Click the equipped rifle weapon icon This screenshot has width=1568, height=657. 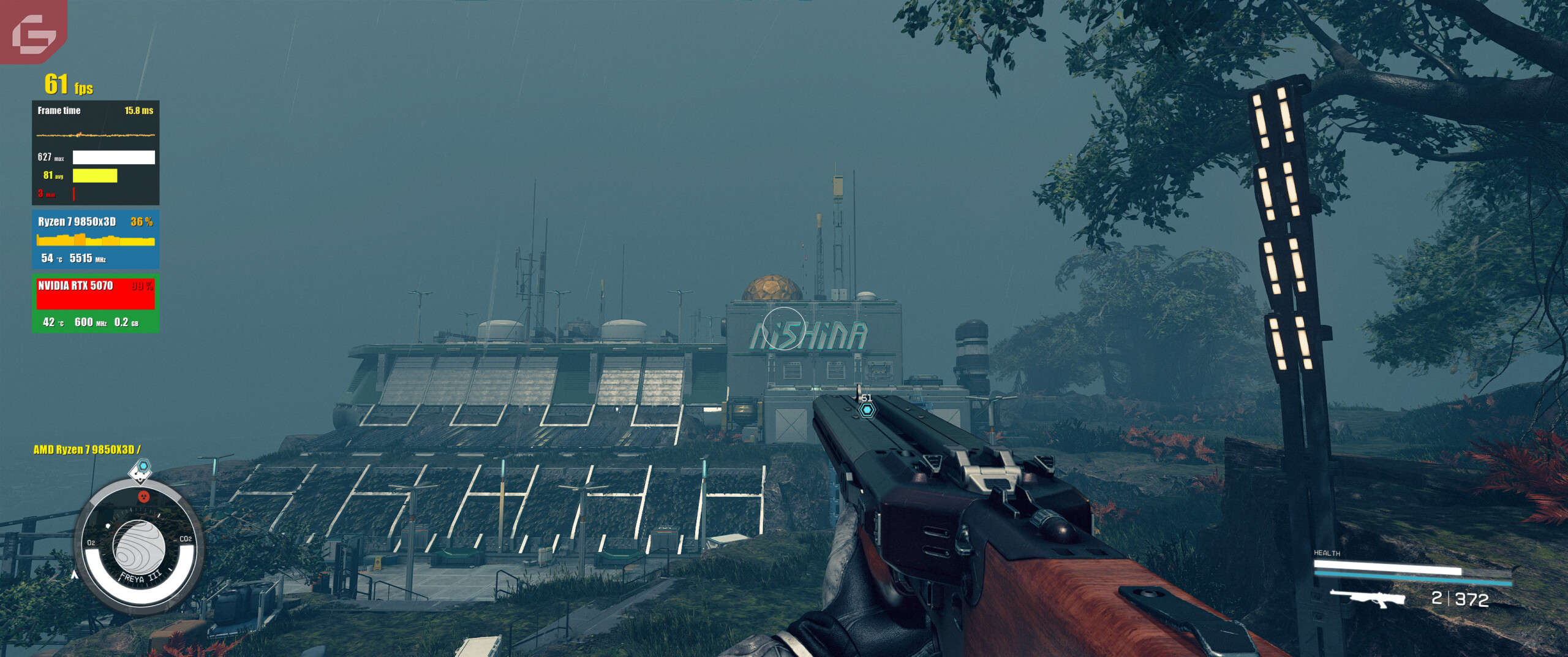click(1368, 598)
